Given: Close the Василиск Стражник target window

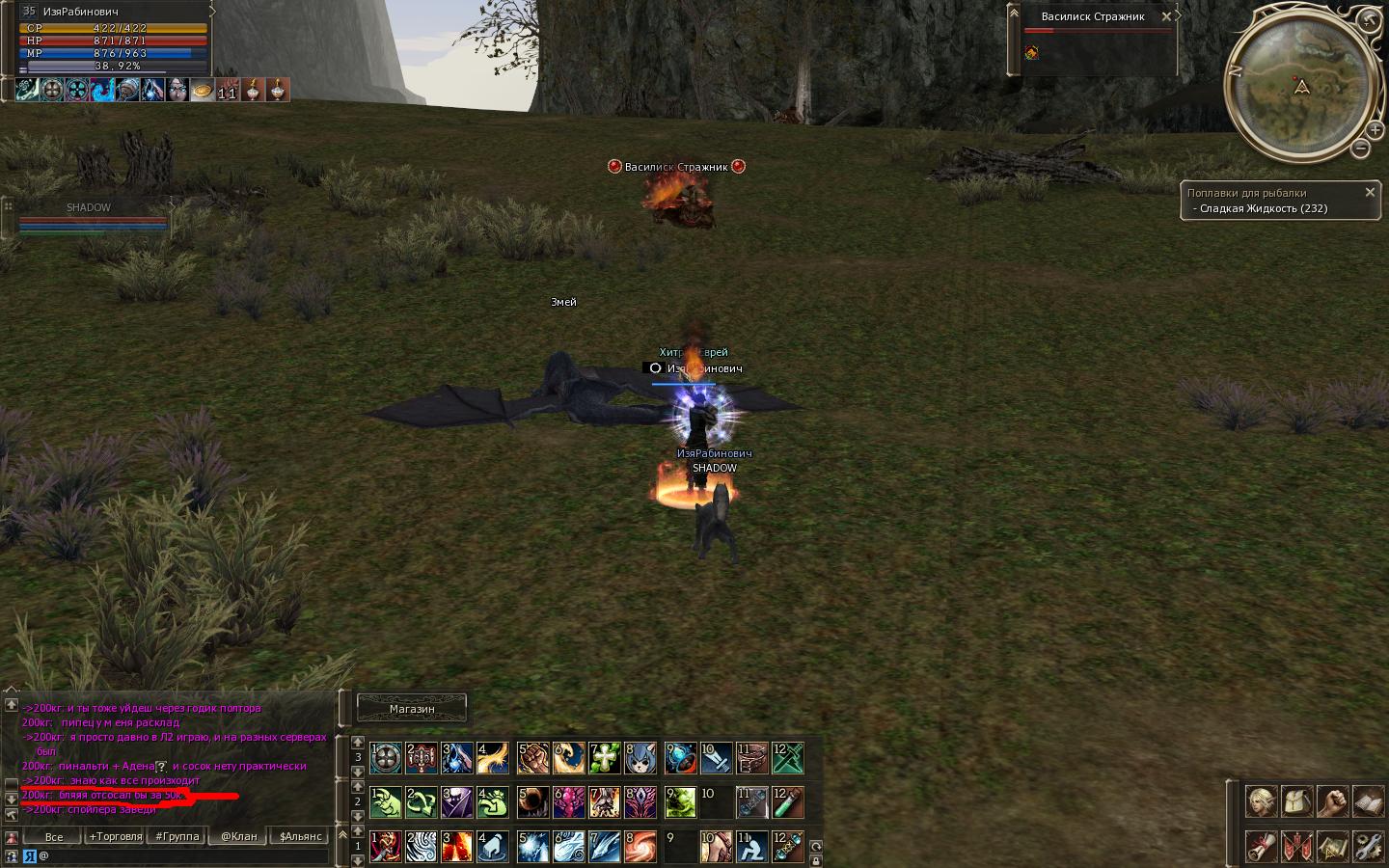Looking at the screenshot, I should pyautogui.click(x=1166, y=16).
